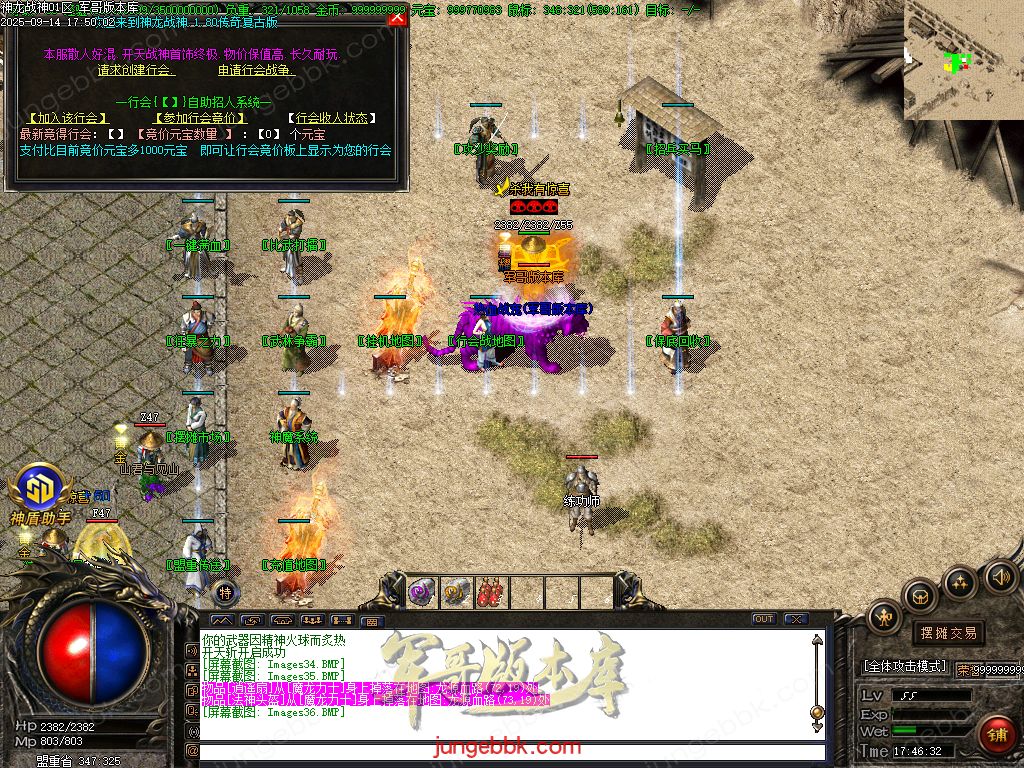Toggle the sound speaker button
Image resolution: width=1024 pixels, height=768 pixels.
999,575
